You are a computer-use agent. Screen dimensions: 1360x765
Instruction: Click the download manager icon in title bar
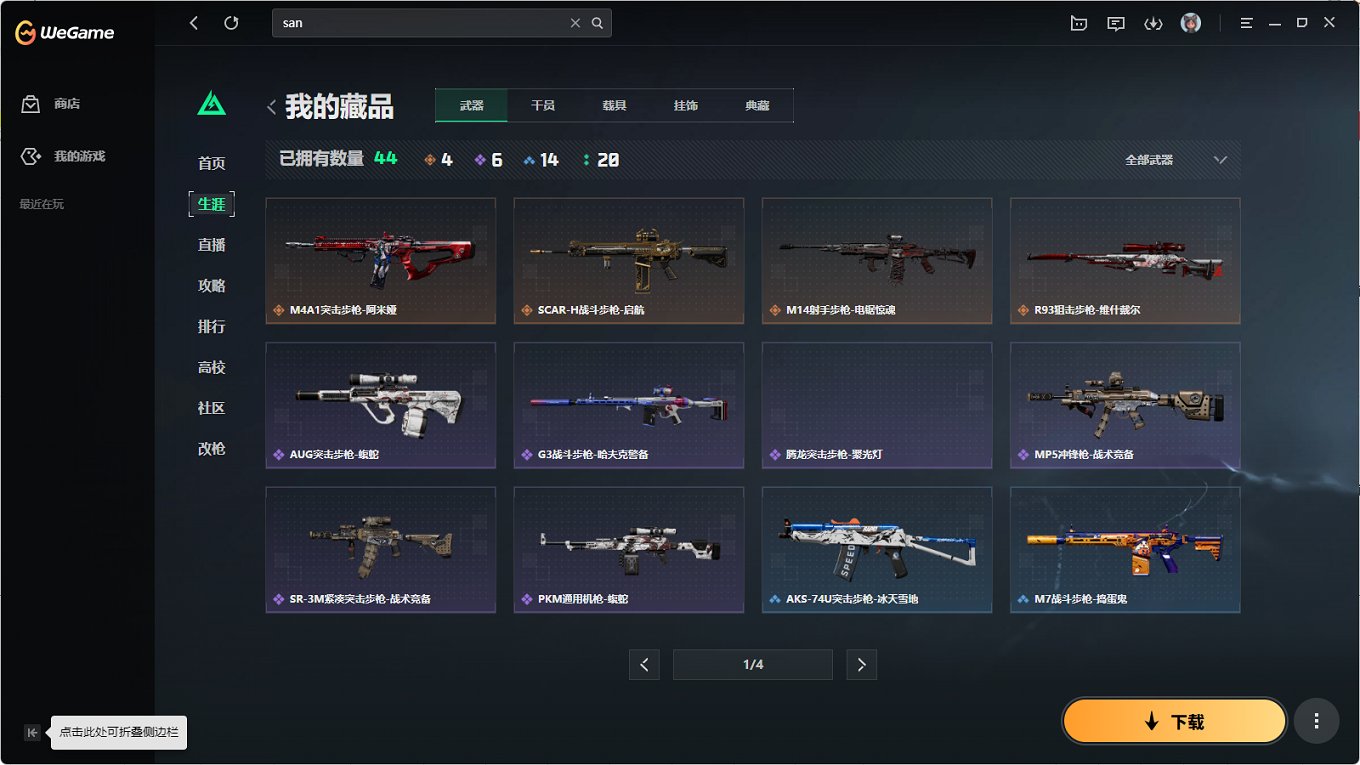tap(1153, 22)
